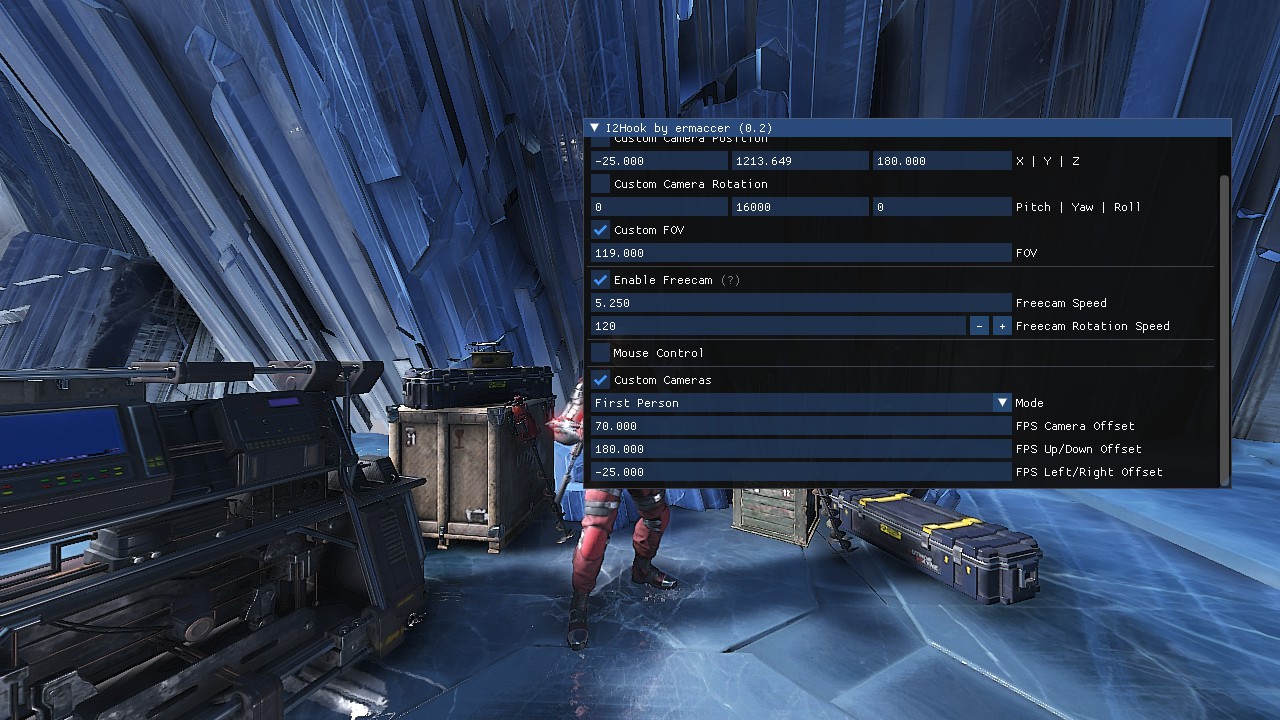The image size is (1280, 720).
Task: Click the camera rotation Pitch value field
Action: (659, 207)
